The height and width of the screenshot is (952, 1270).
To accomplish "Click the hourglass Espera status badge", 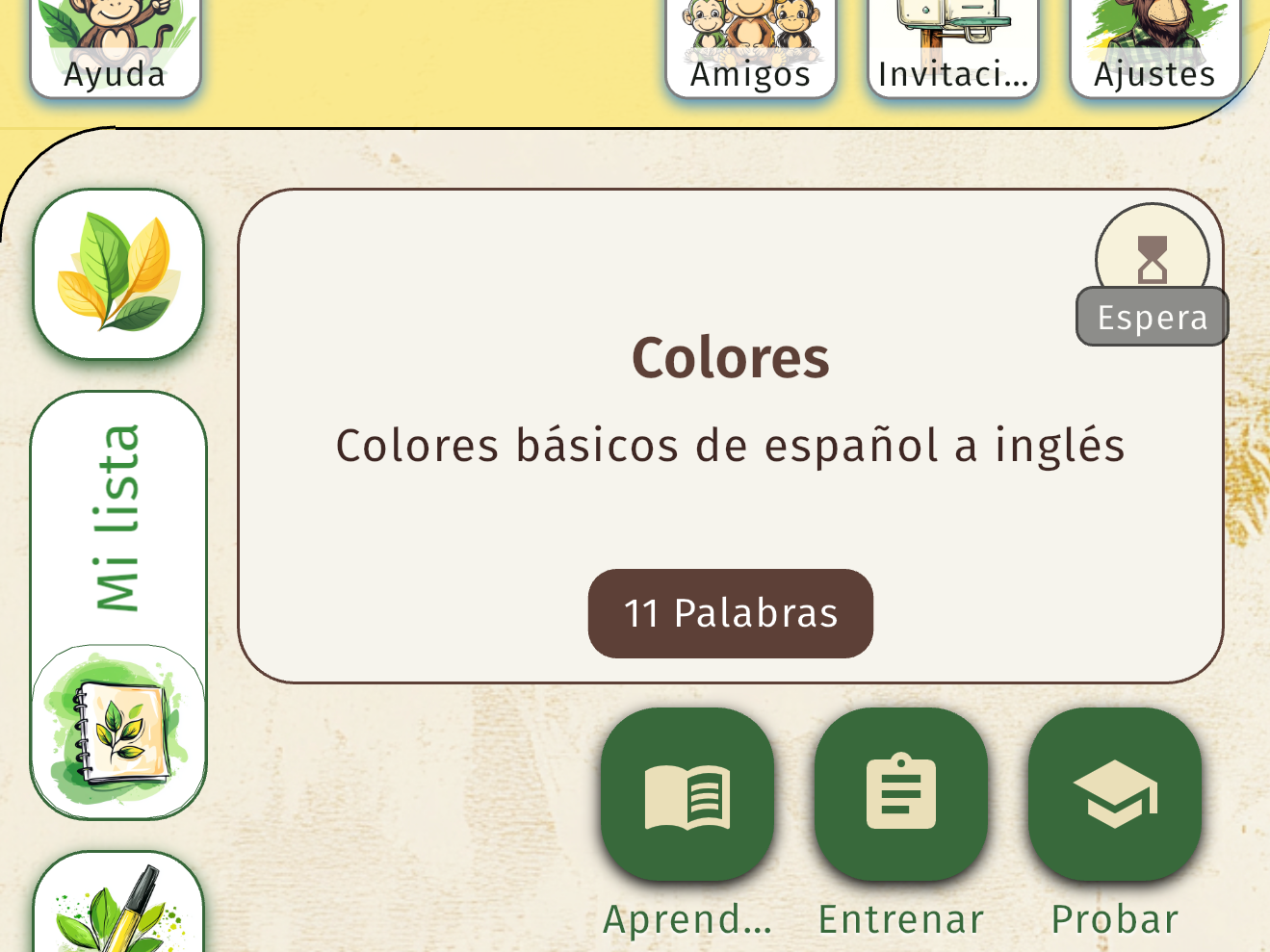I will [x=1152, y=258].
